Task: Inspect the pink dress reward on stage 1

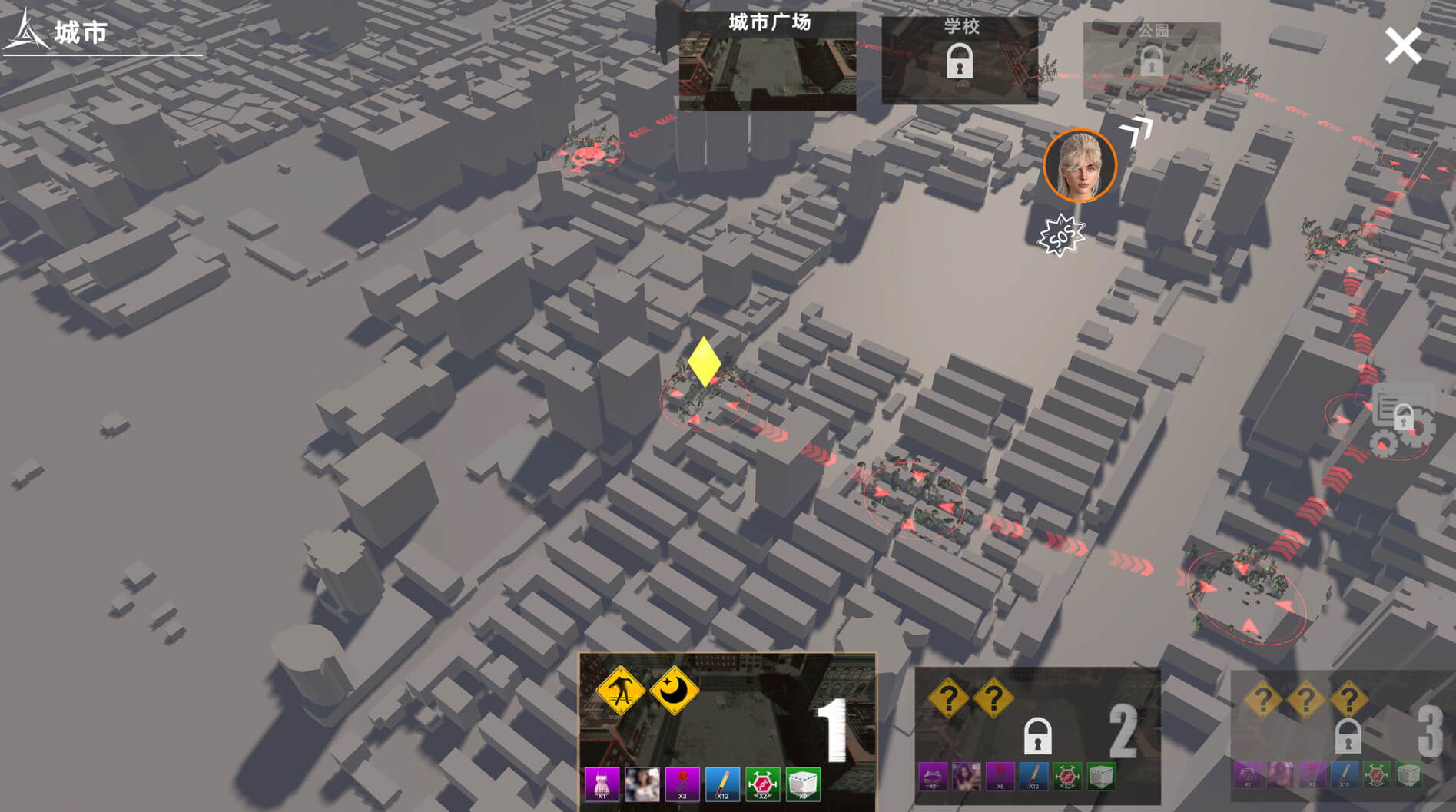Action: pyautogui.click(x=602, y=784)
